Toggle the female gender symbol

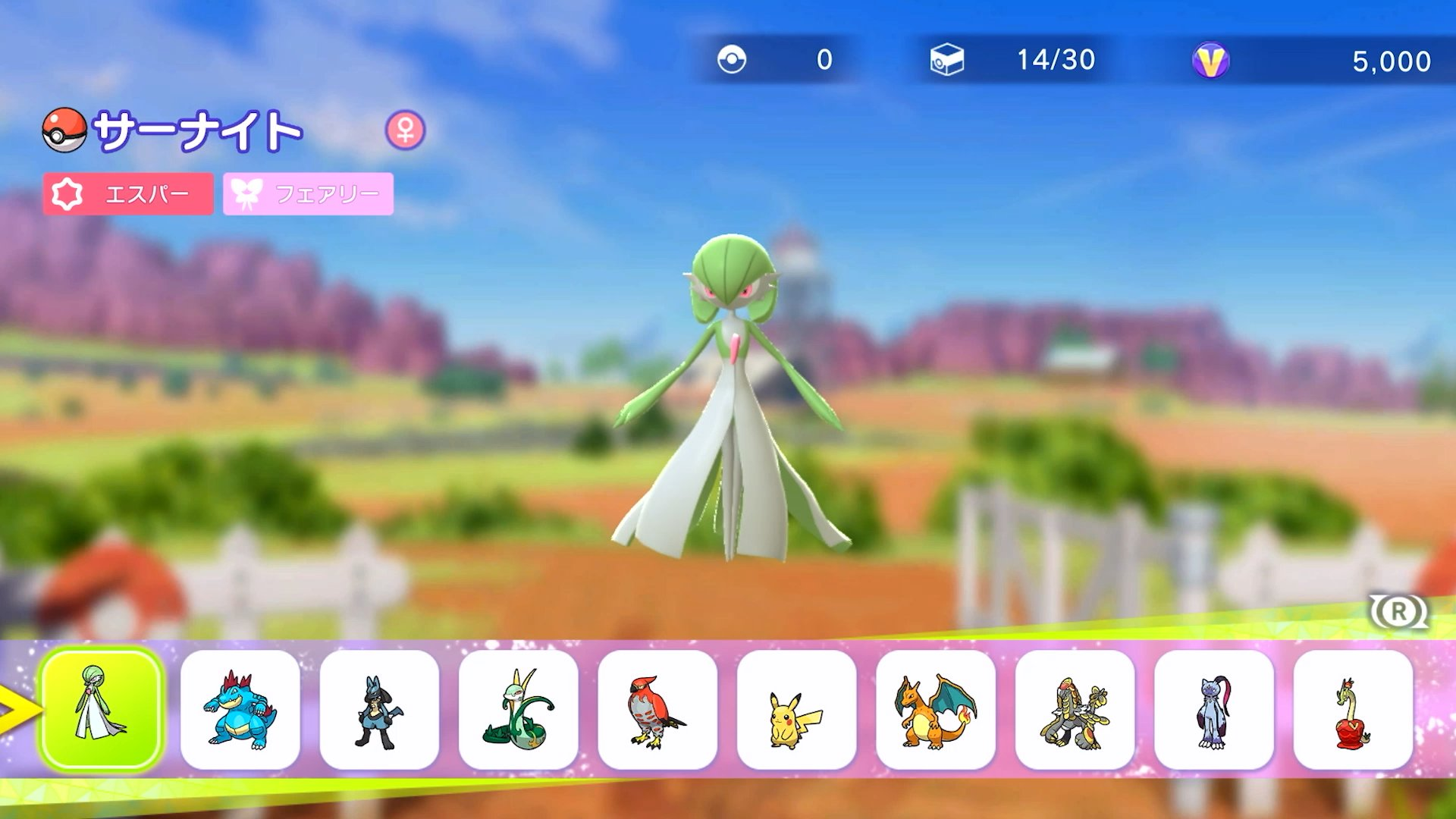tap(407, 130)
